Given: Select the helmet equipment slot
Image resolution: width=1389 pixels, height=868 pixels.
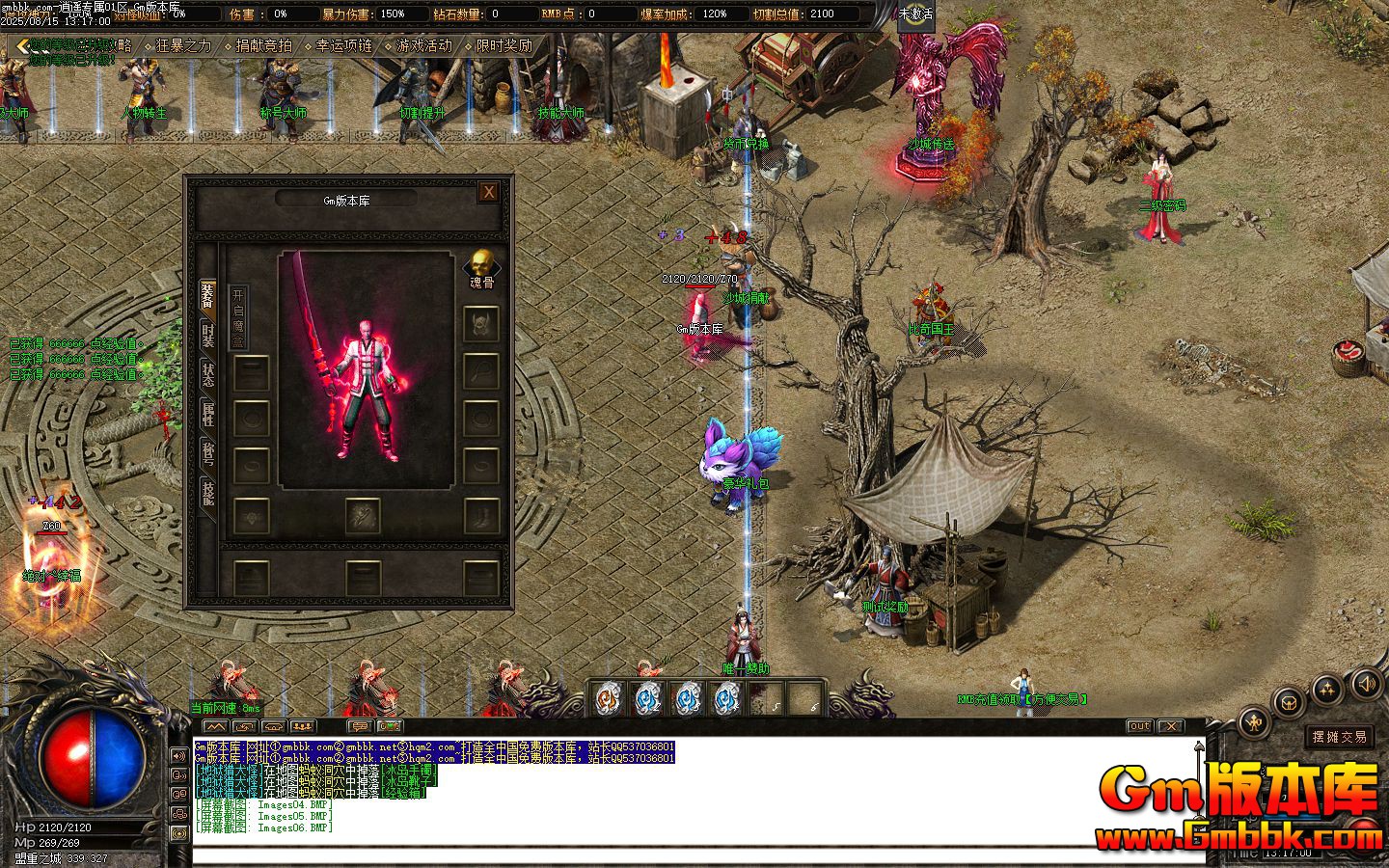Looking at the screenshot, I should point(480,323).
